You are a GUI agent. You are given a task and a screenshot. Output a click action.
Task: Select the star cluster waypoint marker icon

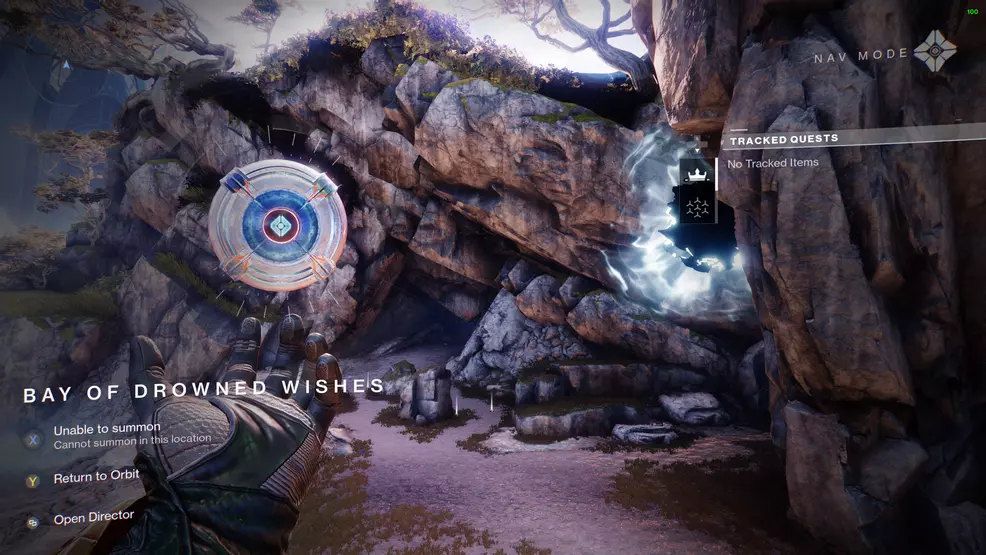point(698,208)
